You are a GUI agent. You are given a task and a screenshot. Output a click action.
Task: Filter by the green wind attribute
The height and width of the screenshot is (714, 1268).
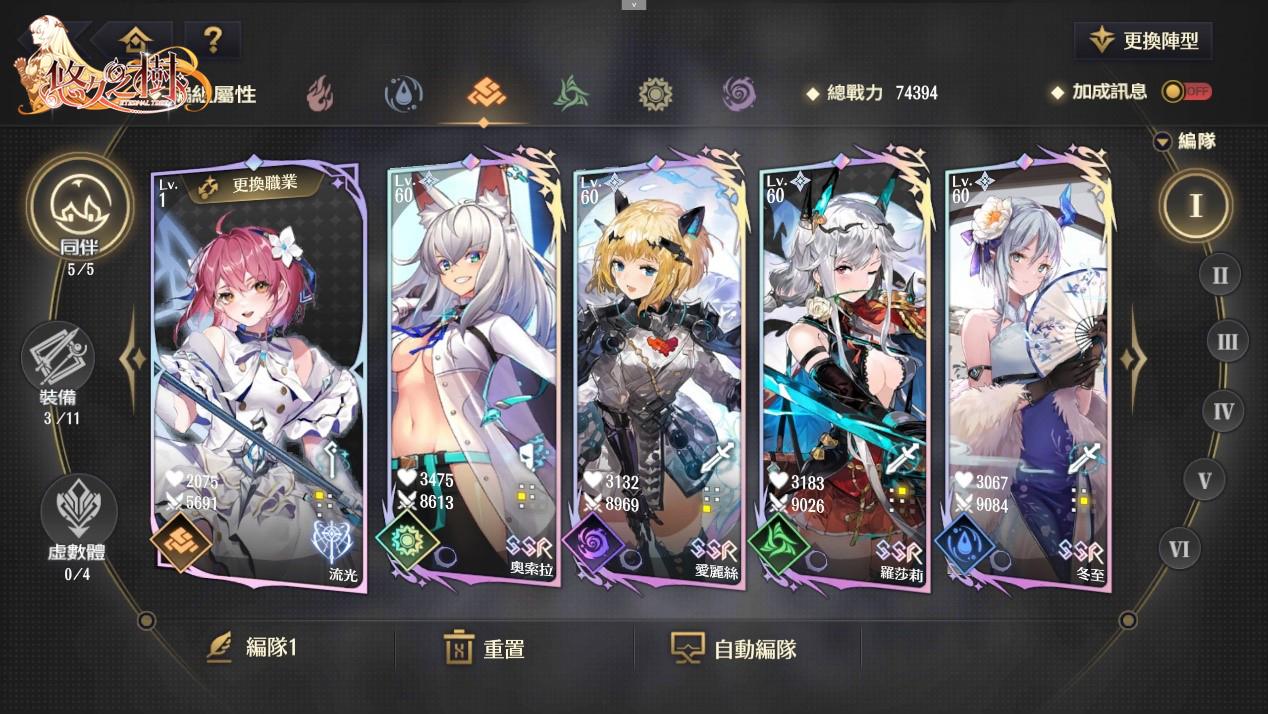coord(571,94)
